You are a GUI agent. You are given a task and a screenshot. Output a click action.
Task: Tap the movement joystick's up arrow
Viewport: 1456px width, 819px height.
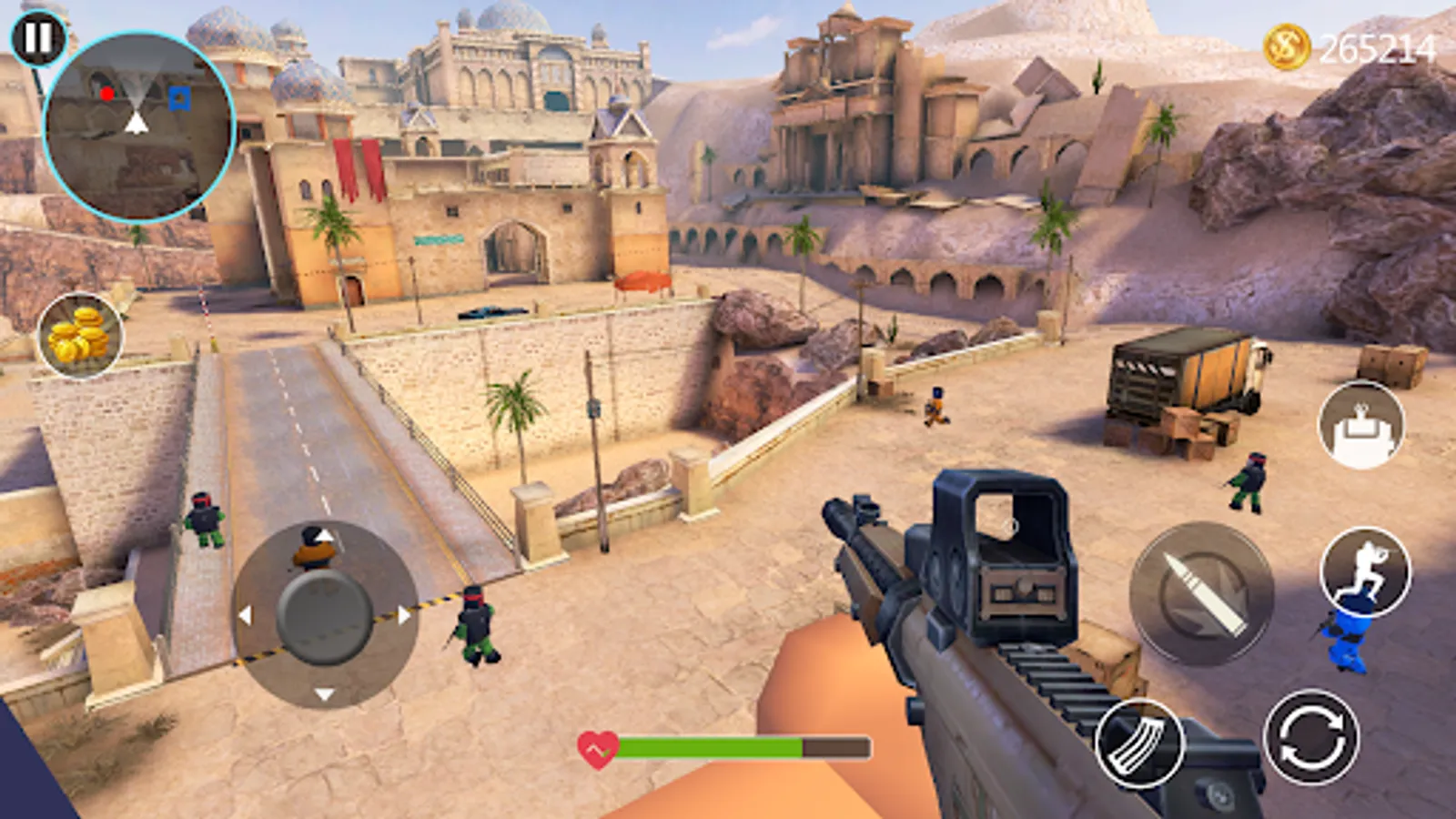tap(325, 537)
